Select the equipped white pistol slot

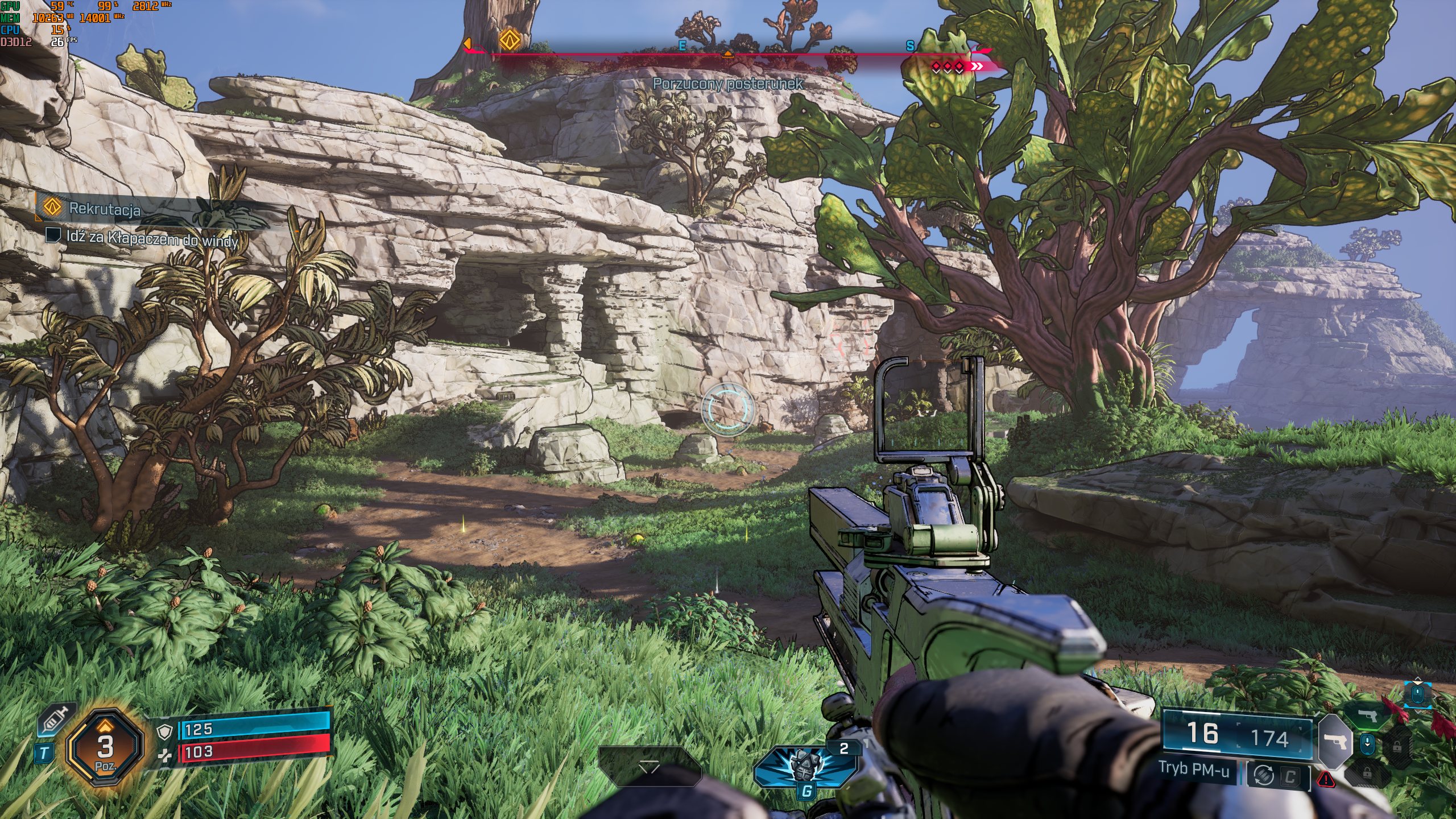coord(1334,742)
